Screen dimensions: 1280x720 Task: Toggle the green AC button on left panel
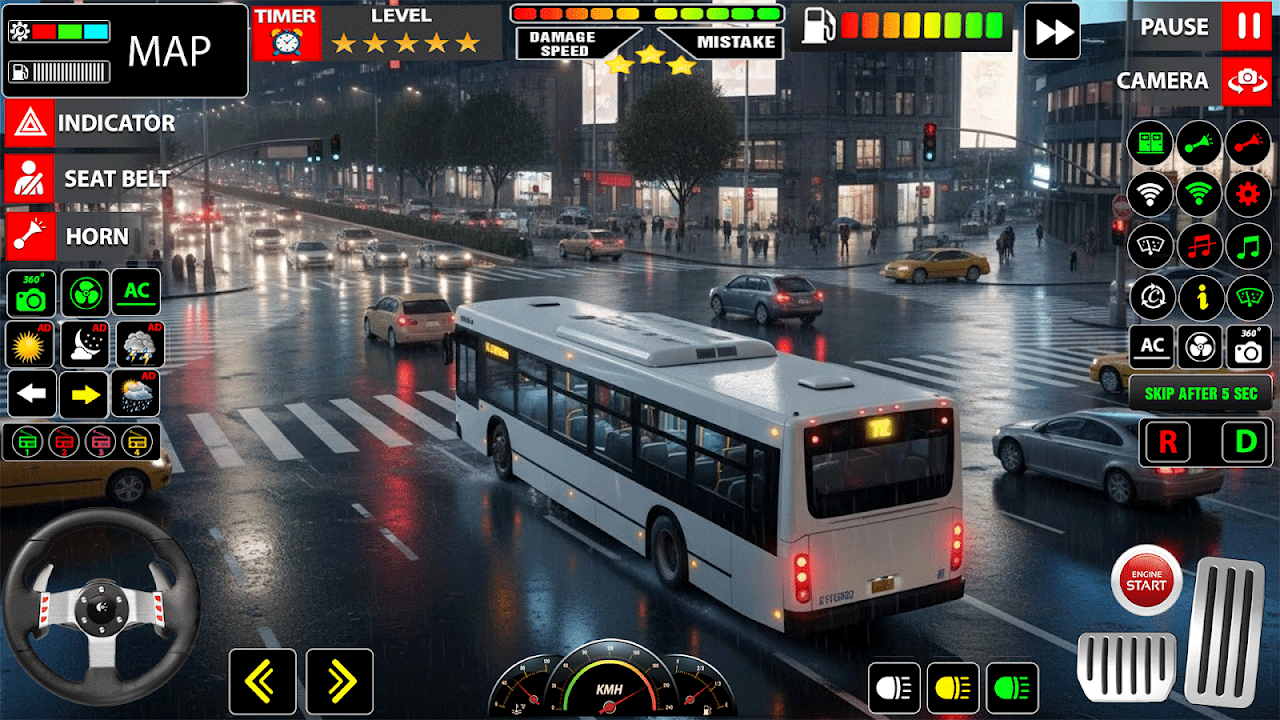click(x=136, y=292)
